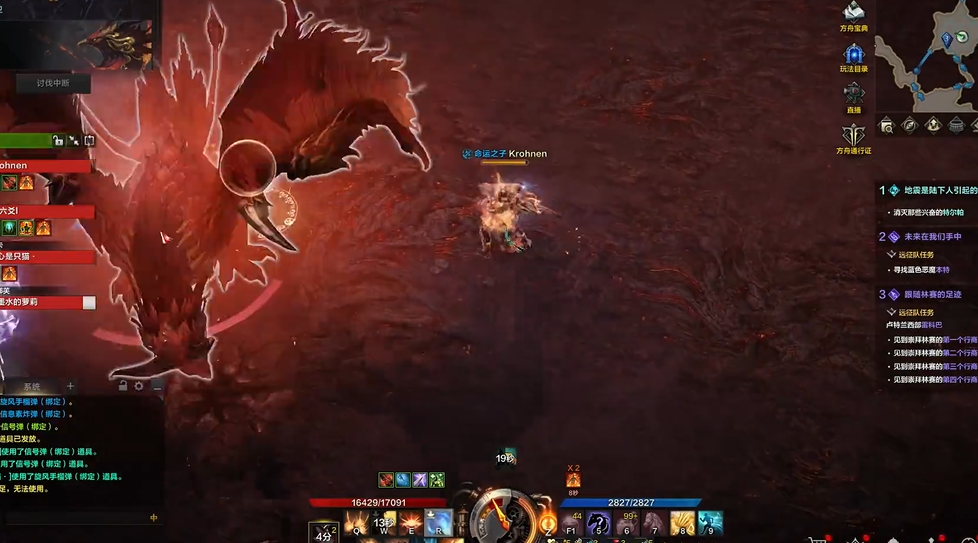Click the 讨伐中断 abort raid button

coord(52,84)
